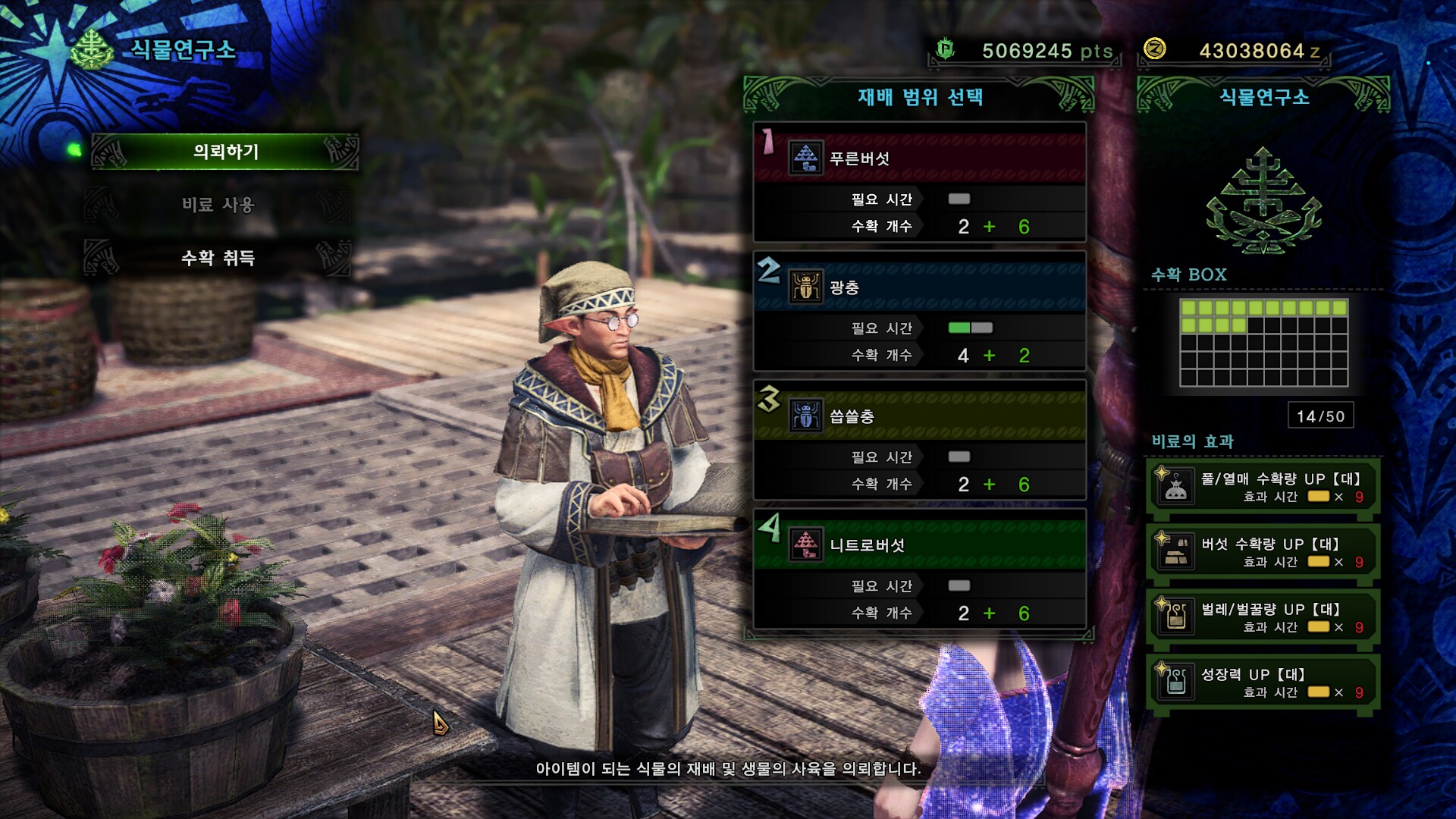The height and width of the screenshot is (819, 1456).
Task: Select the 성장력 UP fertilizer effect
Action: [x=1263, y=683]
